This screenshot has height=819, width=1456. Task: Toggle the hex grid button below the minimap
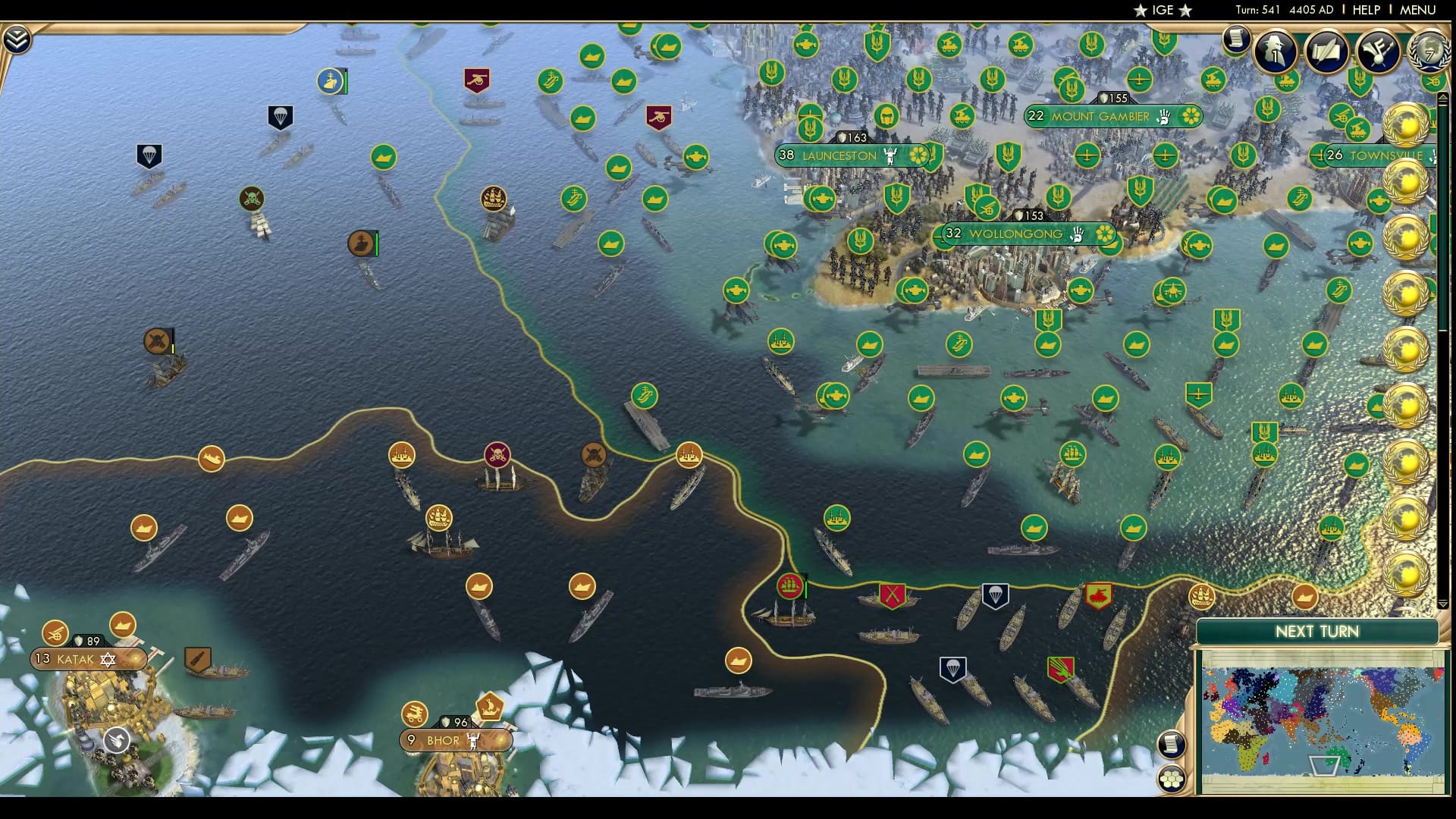1171,777
